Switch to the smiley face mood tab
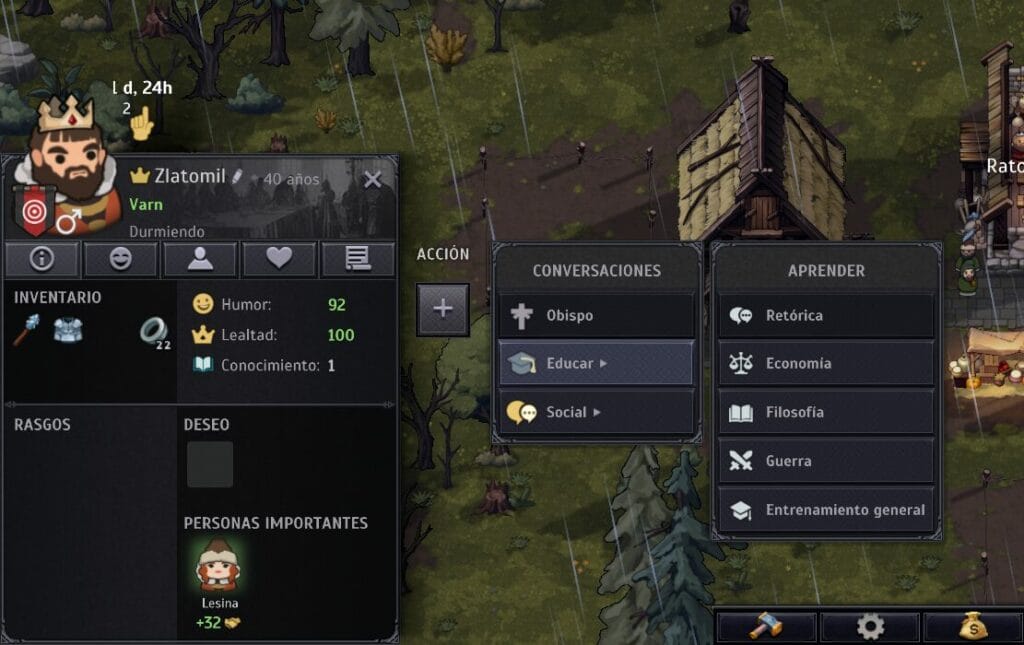The height and width of the screenshot is (645, 1024). point(120,259)
